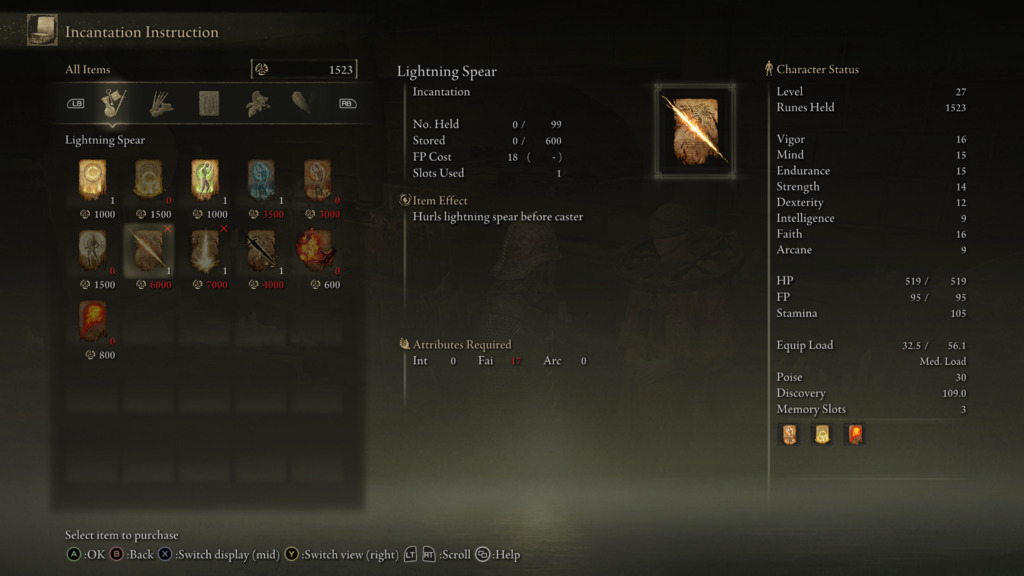
Task: Select the flame incantation in Memory Slots
Action: (x=854, y=434)
